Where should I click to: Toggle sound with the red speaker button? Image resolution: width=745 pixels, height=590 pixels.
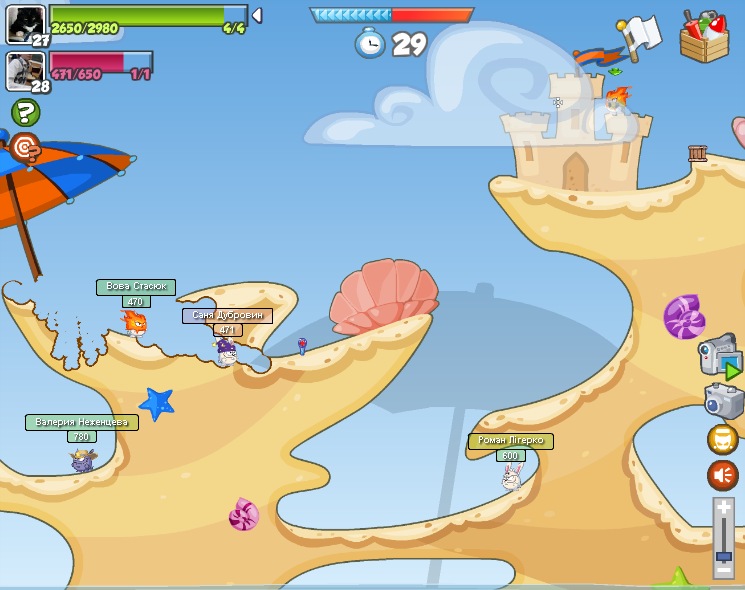tap(723, 475)
